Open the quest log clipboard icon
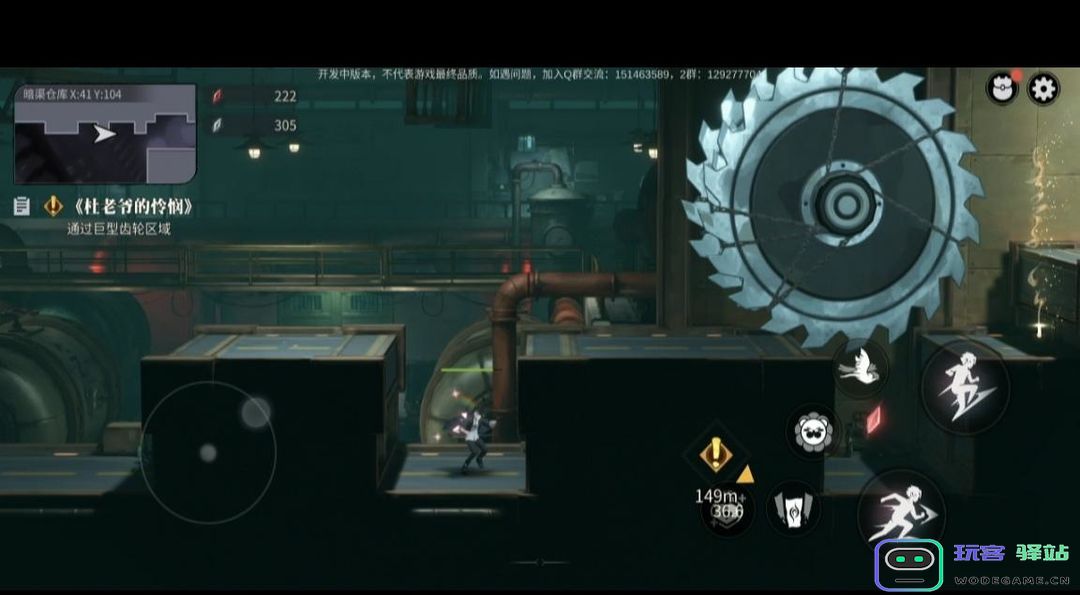 point(22,207)
